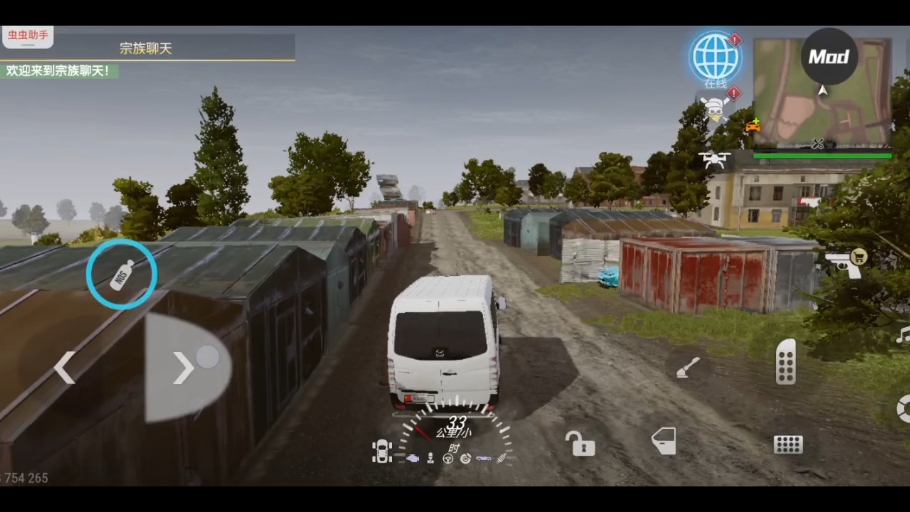Viewport: 910px width, 512px height.
Task: Activate the NOS nitro boost bottle
Action: tap(120, 274)
